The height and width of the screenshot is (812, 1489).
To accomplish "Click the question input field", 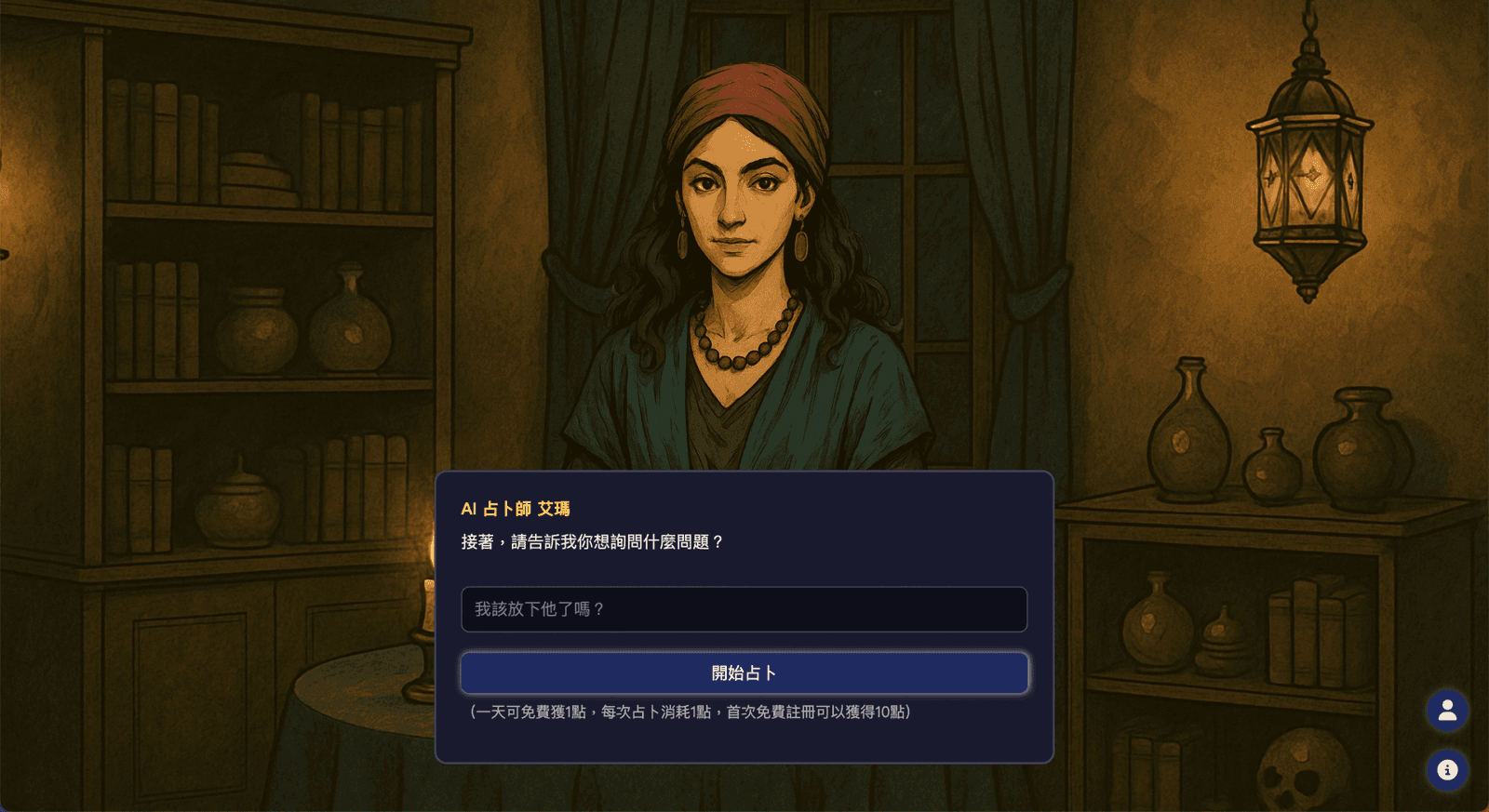I will click(x=744, y=610).
